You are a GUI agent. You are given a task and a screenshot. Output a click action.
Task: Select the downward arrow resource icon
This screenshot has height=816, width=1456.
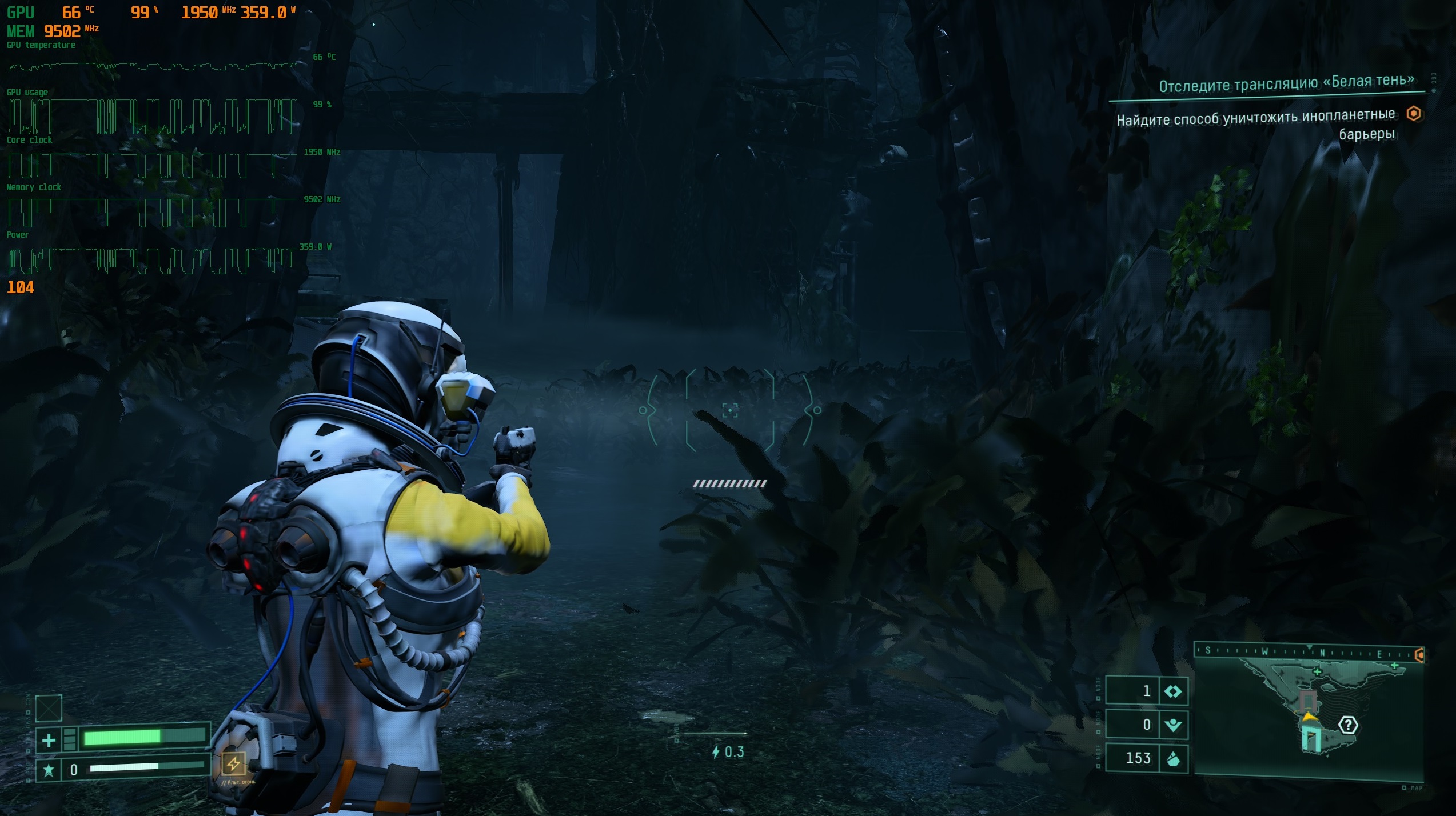pyautogui.click(x=1173, y=725)
